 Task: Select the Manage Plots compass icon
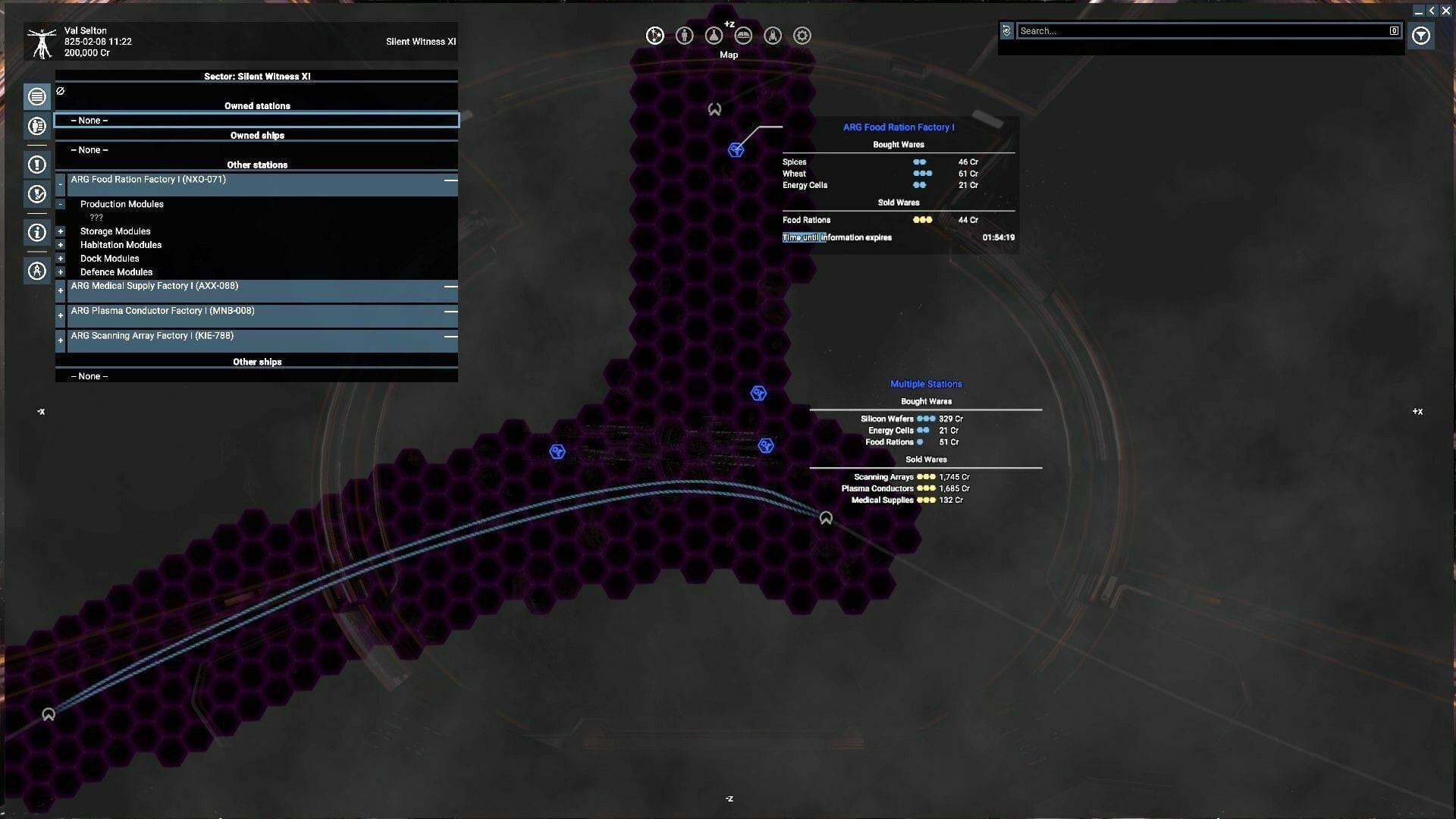point(36,270)
